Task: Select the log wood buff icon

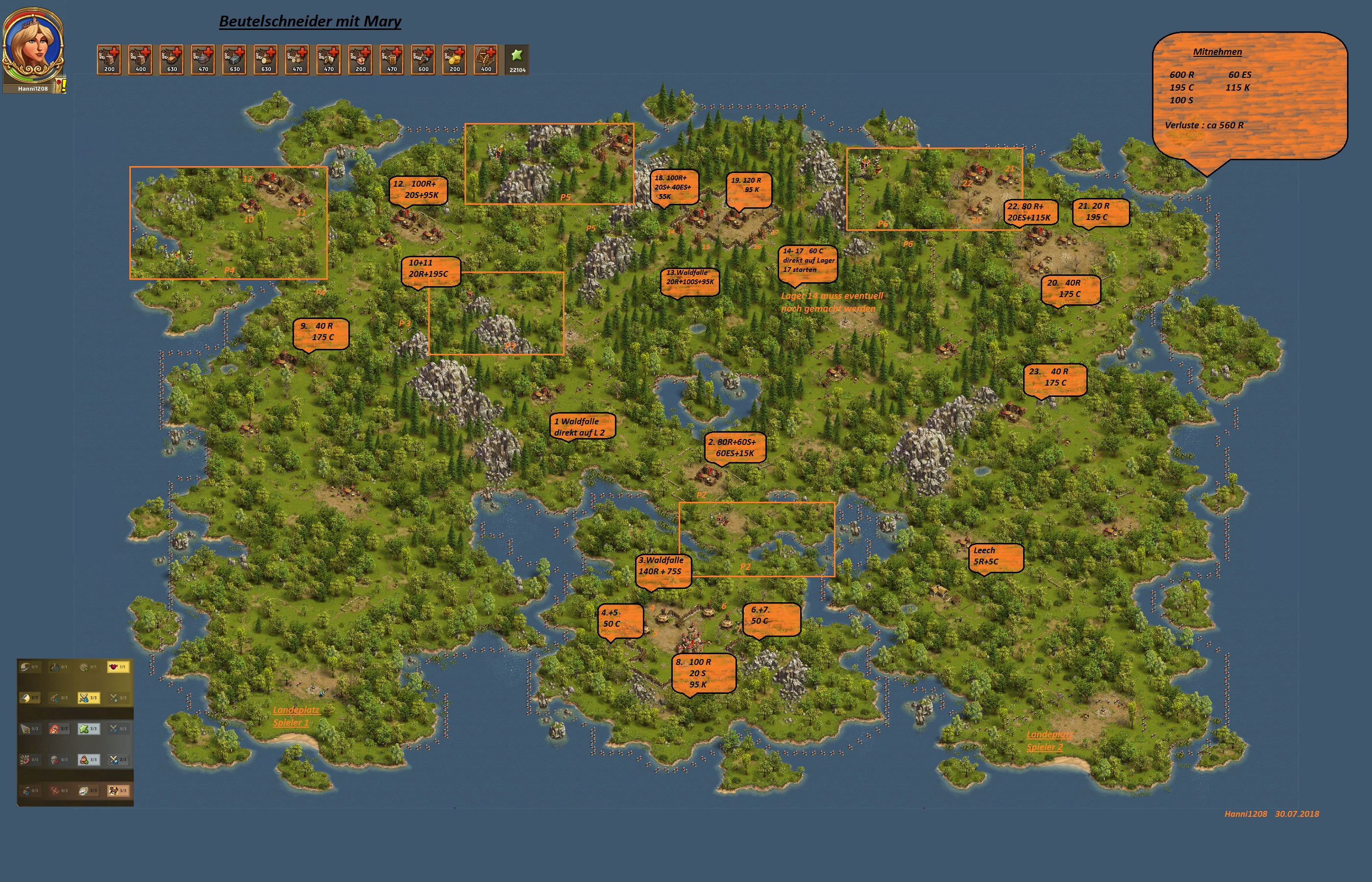Action: [x=266, y=60]
